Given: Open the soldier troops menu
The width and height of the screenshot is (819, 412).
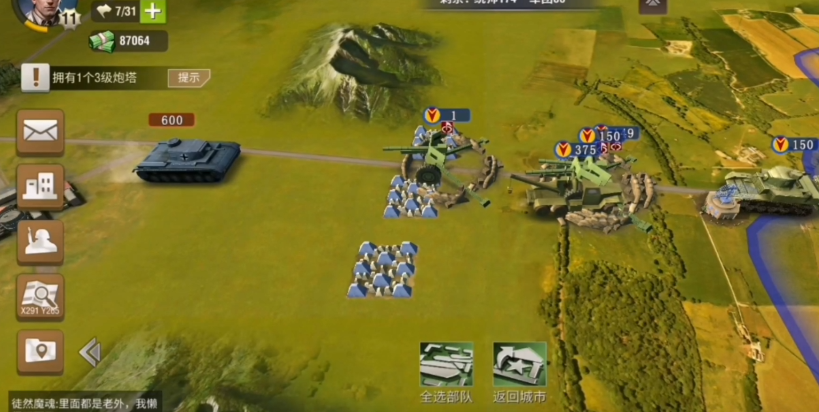Looking at the screenshot, I should pos(41,241).
